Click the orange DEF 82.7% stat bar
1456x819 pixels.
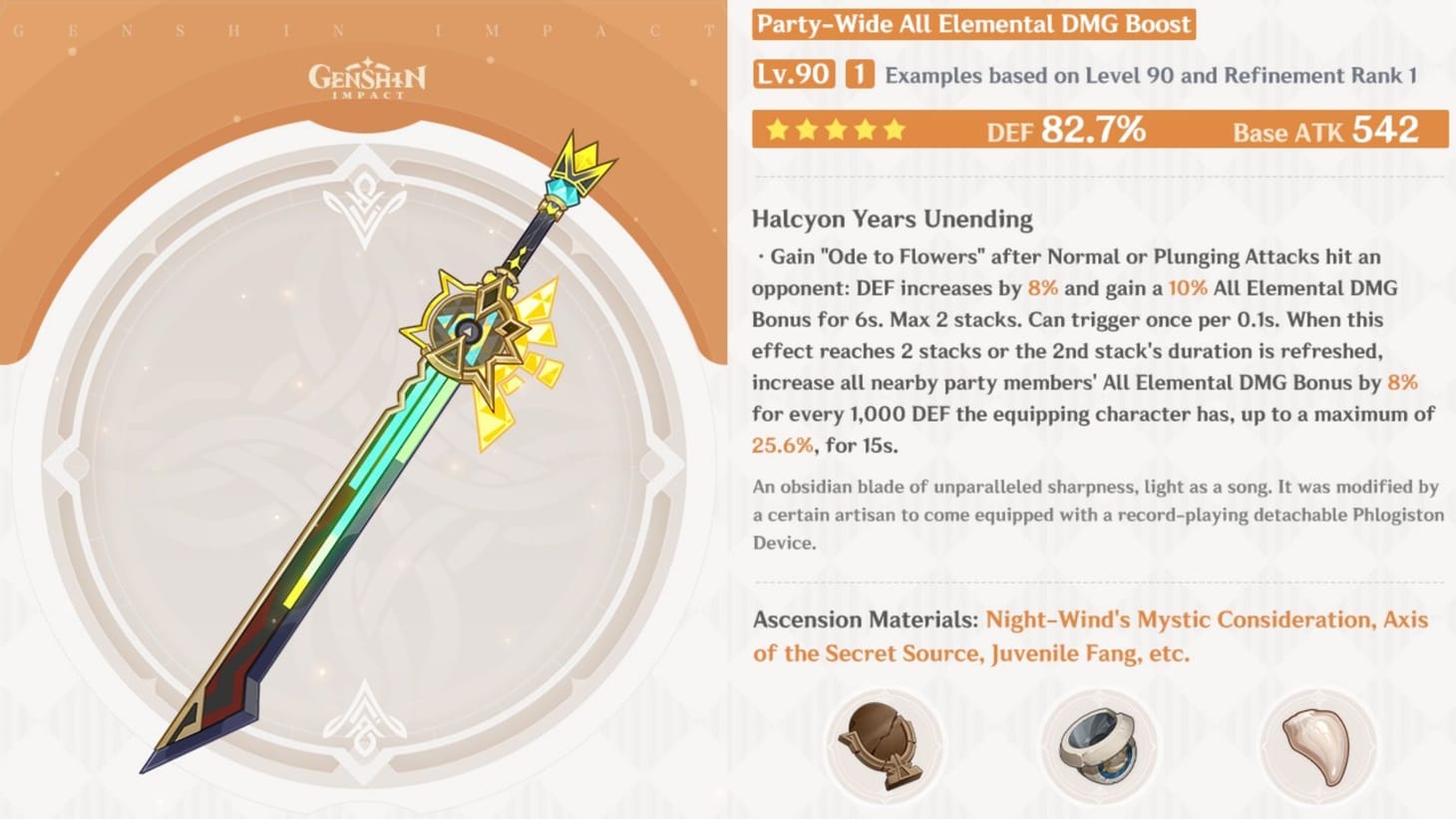[x=1064, y=129]
